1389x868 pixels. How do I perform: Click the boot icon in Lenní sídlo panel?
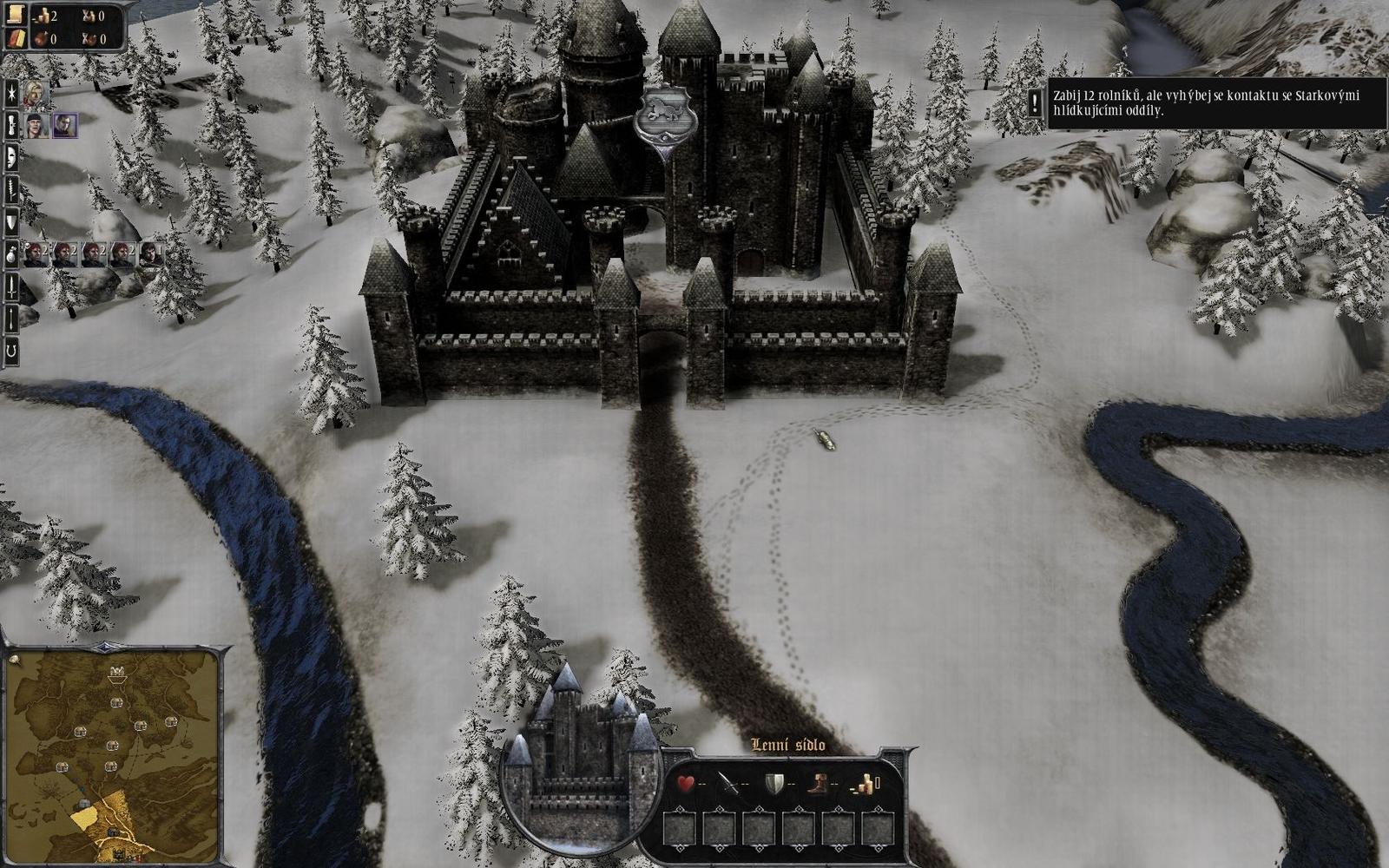[x=817, y=782]
